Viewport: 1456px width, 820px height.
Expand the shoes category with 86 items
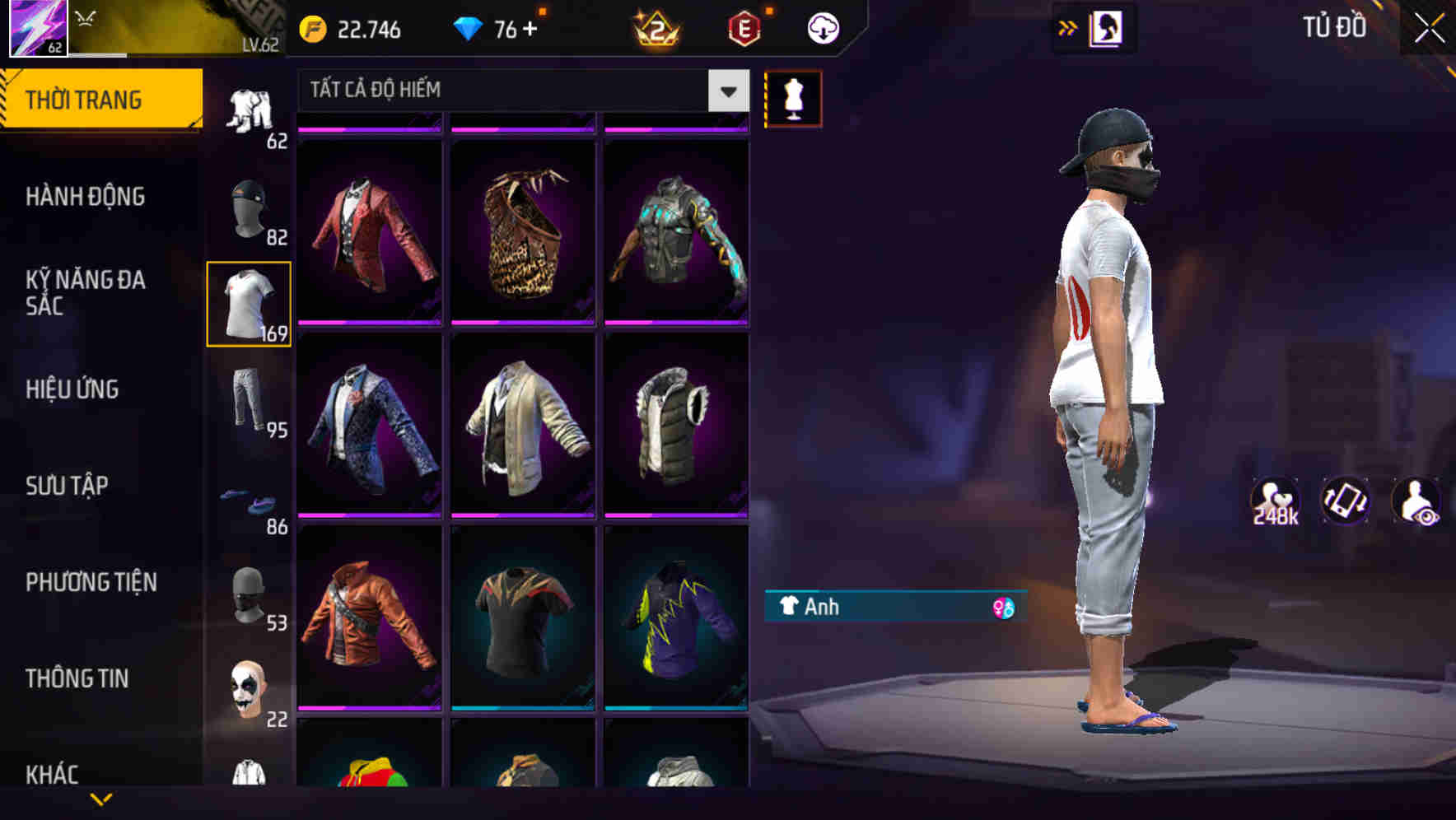click(x=250, y=501)
